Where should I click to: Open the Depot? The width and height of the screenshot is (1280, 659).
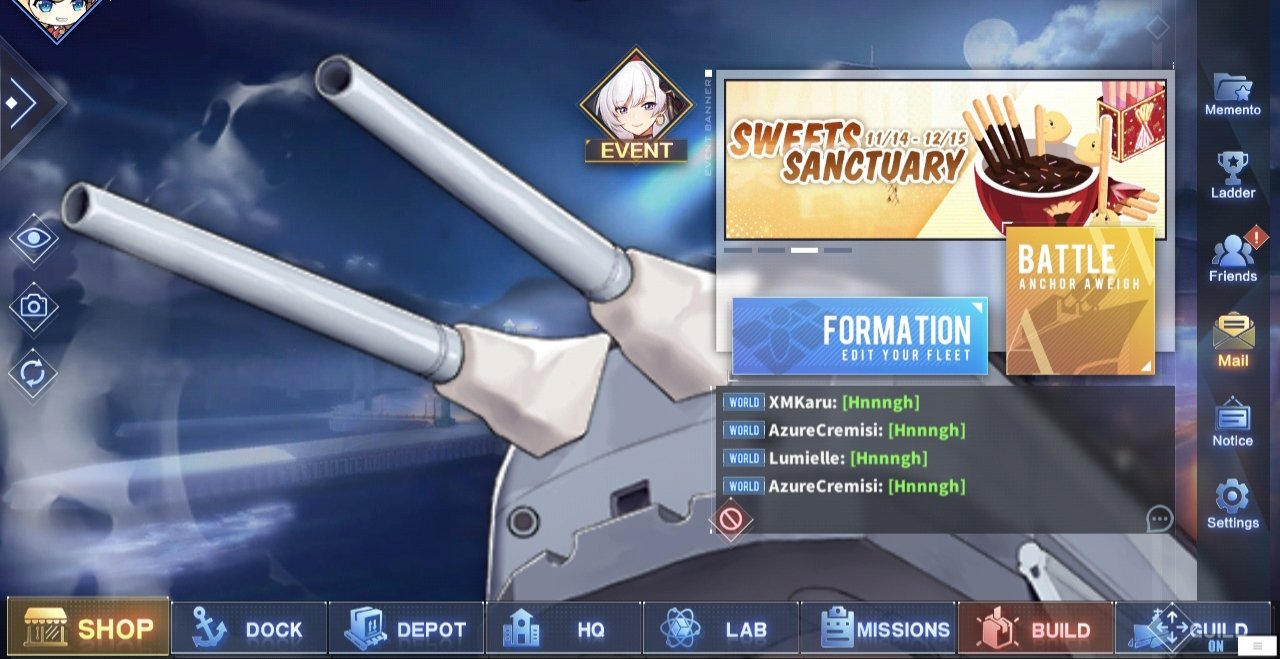pyautogui.click(x=406, y=629)
